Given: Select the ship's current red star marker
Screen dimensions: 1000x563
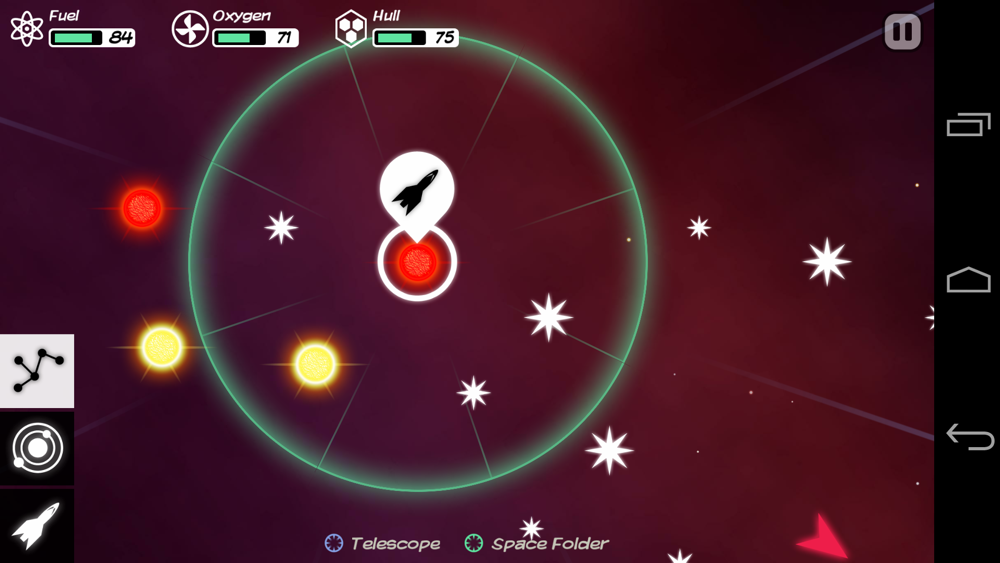Looking at the screenshot, I should (417, 263).
